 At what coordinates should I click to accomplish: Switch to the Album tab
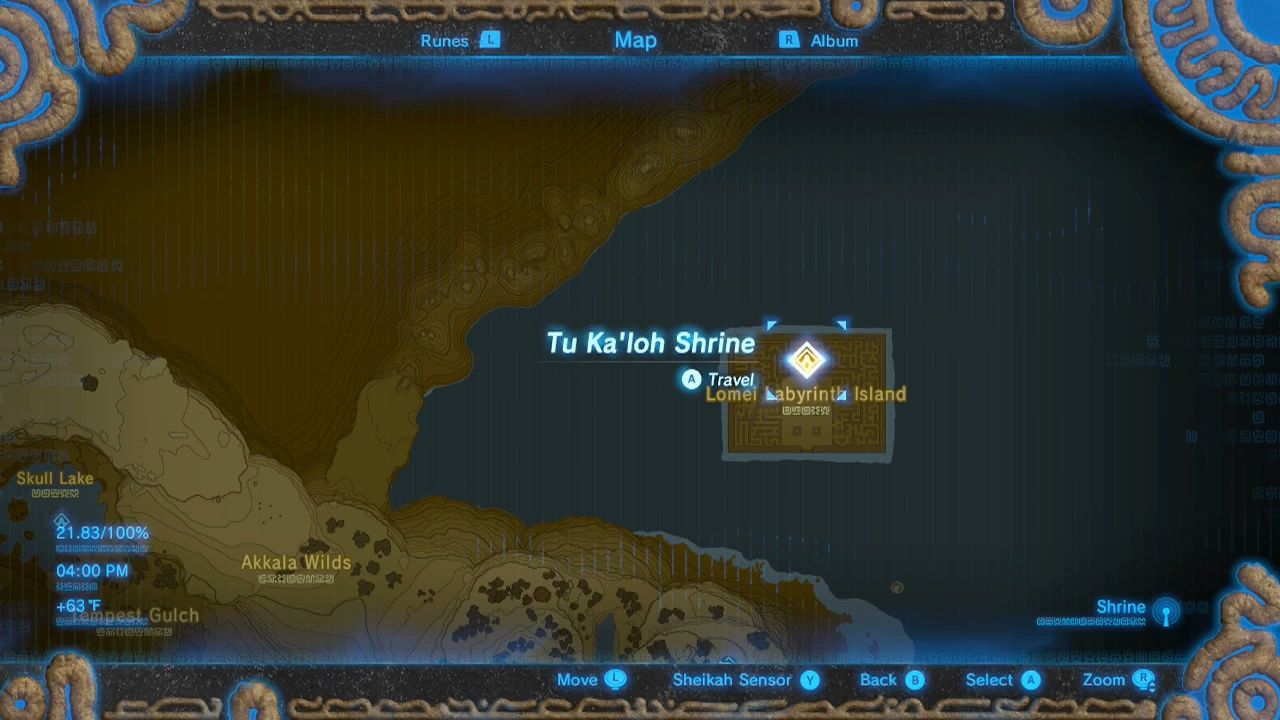click(x=833, y=41)
